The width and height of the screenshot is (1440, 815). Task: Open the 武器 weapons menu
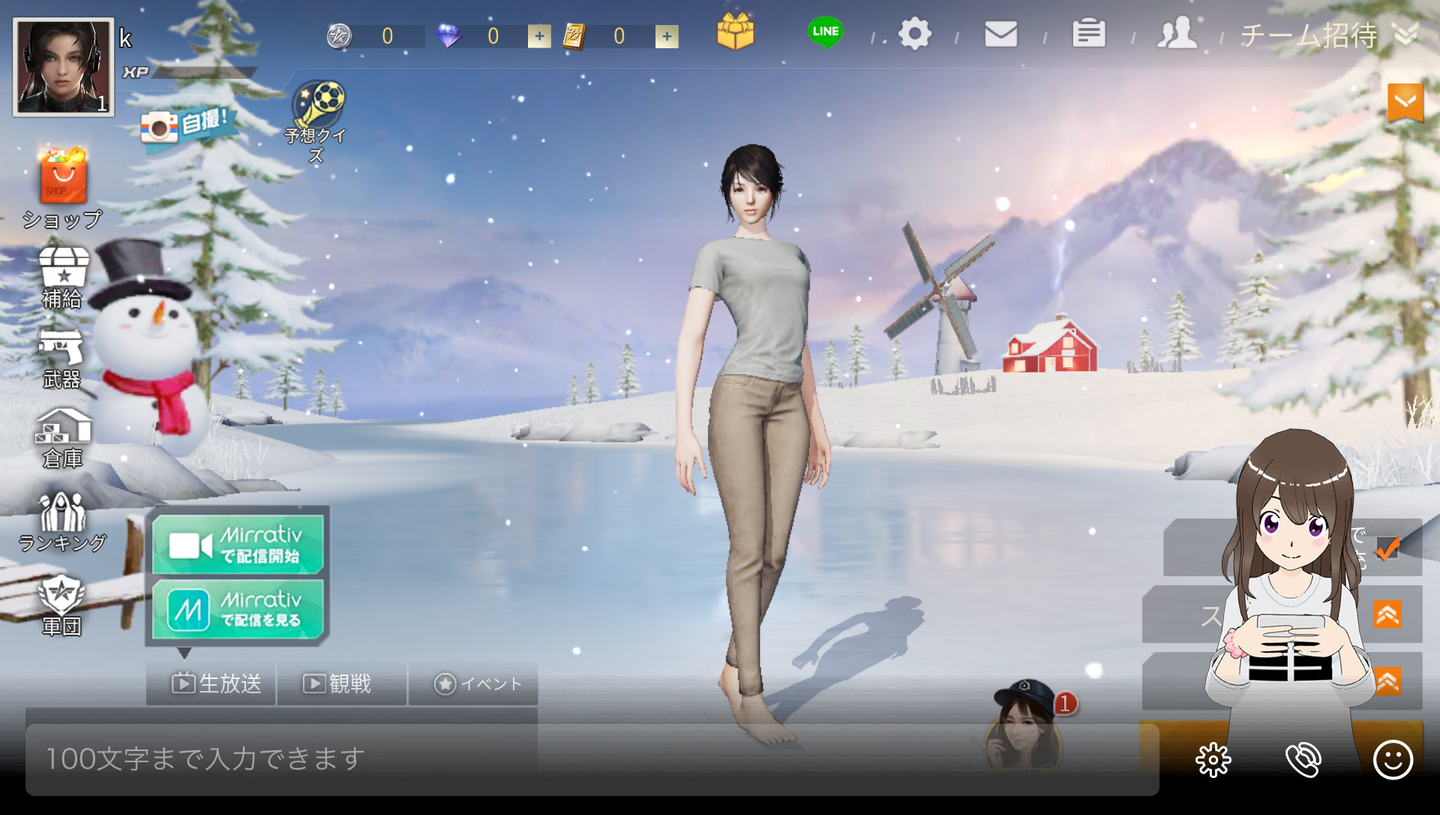pyautogui.click(x=62, y=355)
